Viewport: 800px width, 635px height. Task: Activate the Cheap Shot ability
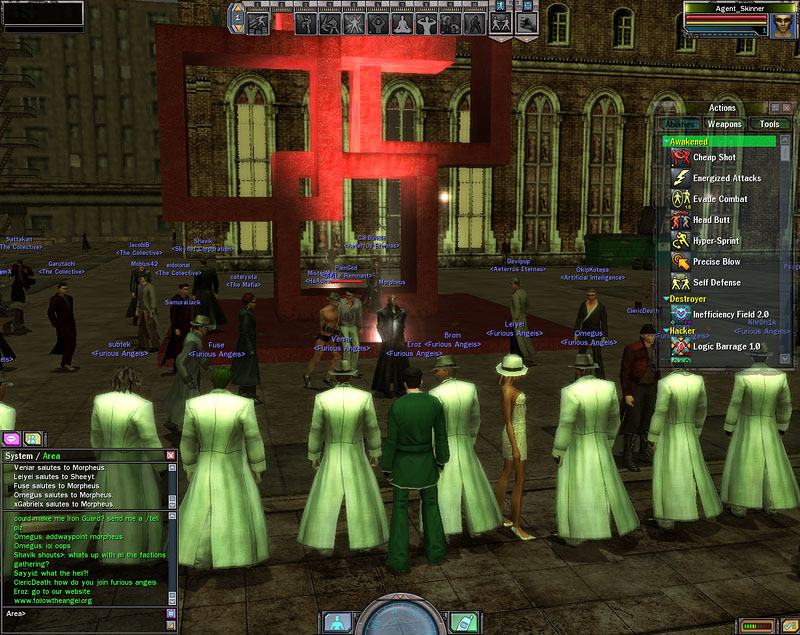(x=714, y=158)
